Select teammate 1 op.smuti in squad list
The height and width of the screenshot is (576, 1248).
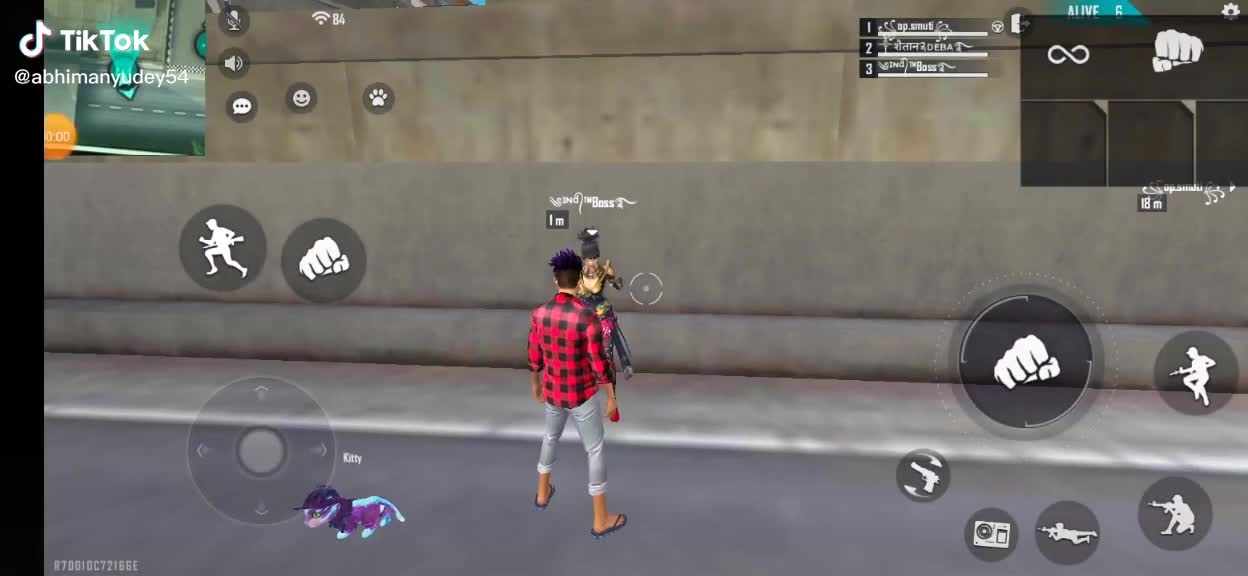pos(925,27)
